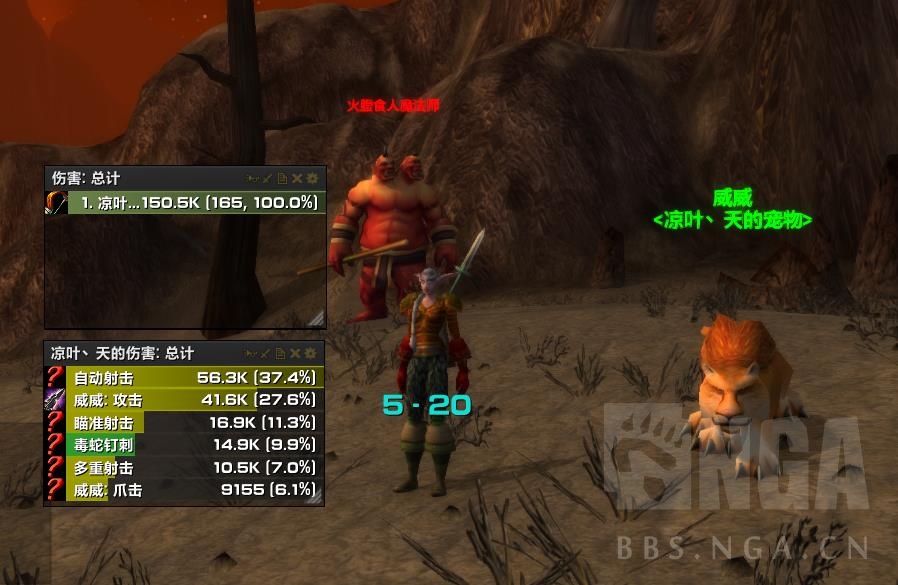Pick the 威威: 爪击 damage row
The image size is (898, 585).
185,490
